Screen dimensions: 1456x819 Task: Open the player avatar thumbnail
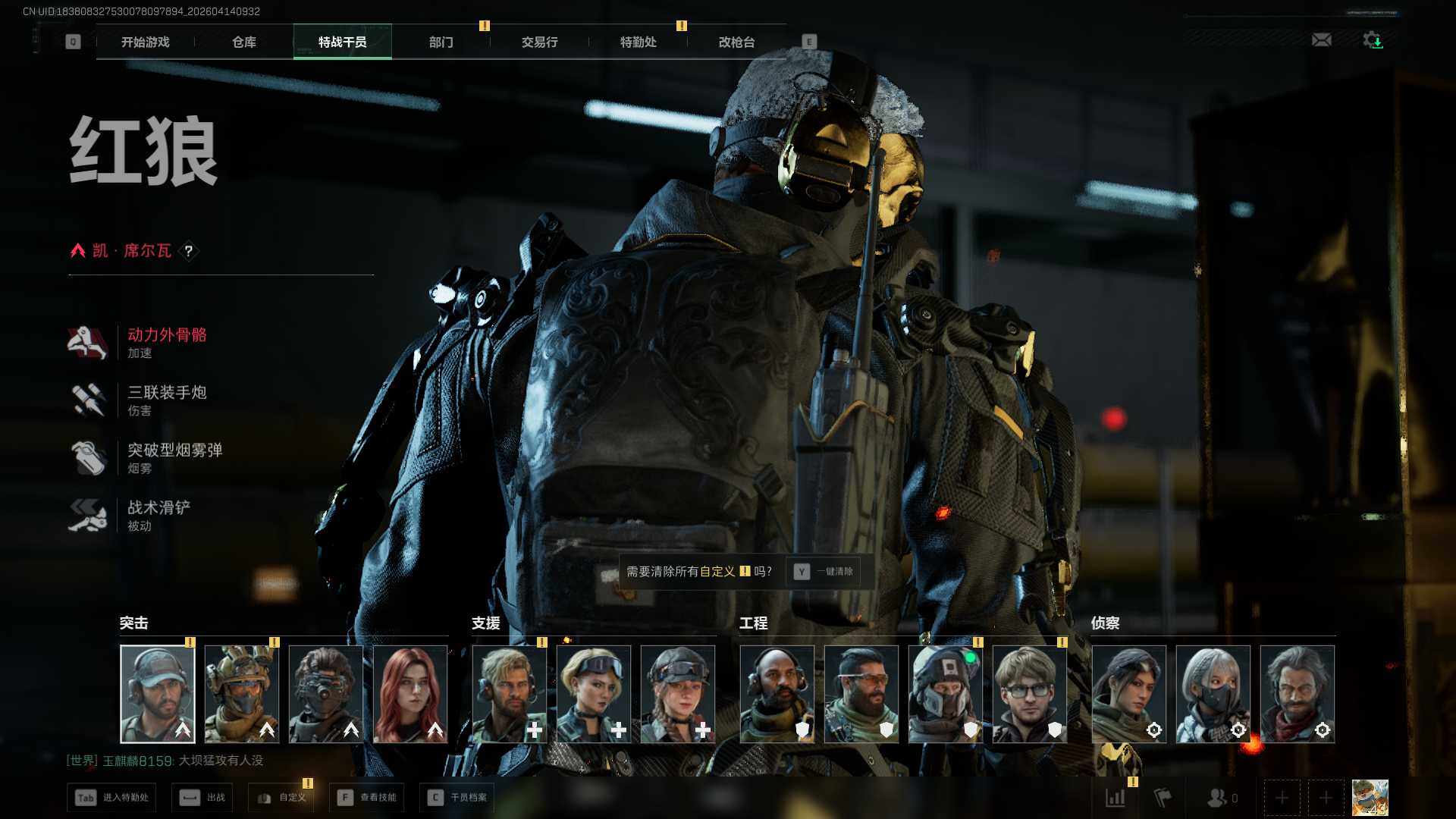(x=1370, y=798)
